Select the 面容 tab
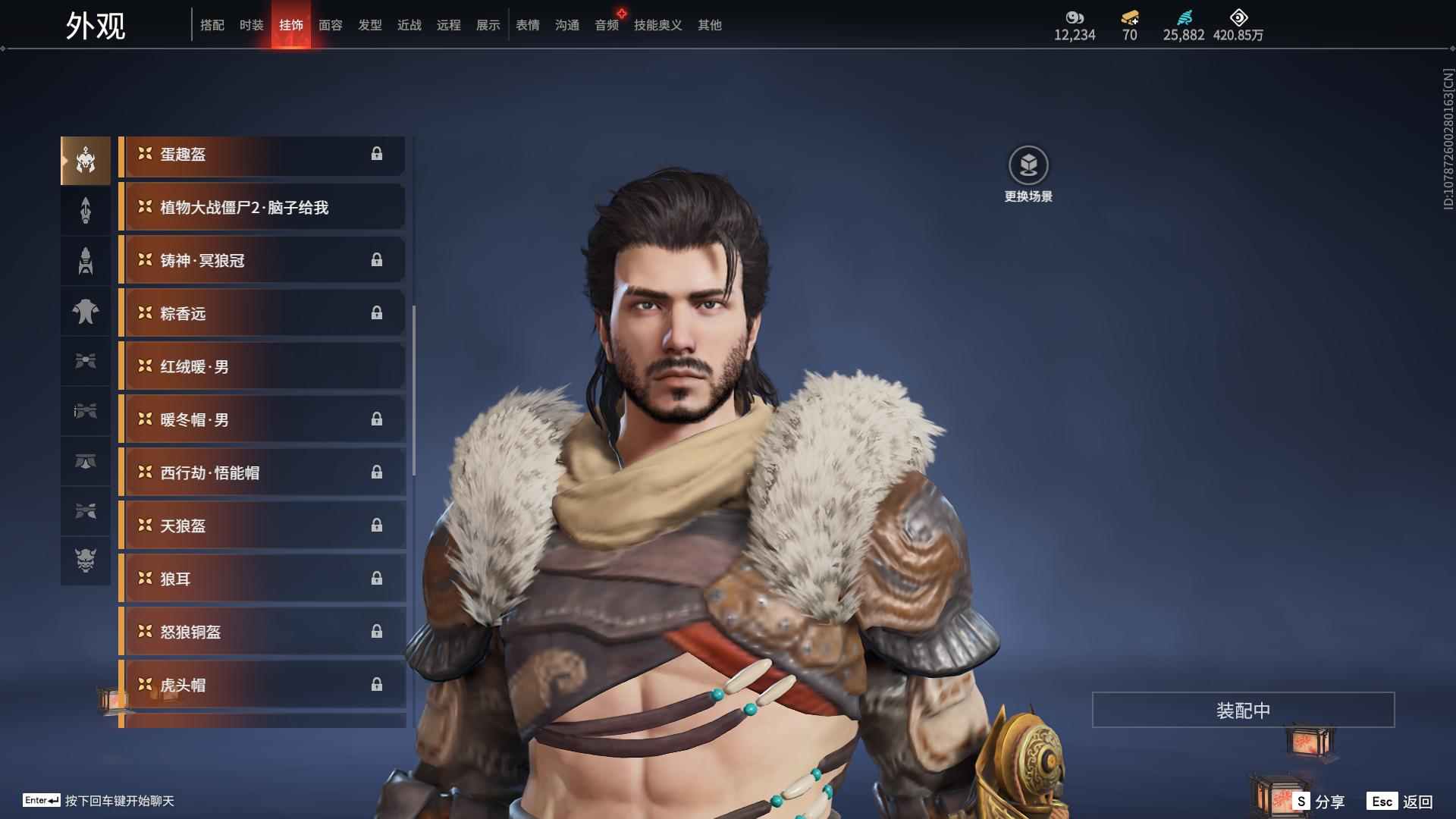 pos(330,25)
